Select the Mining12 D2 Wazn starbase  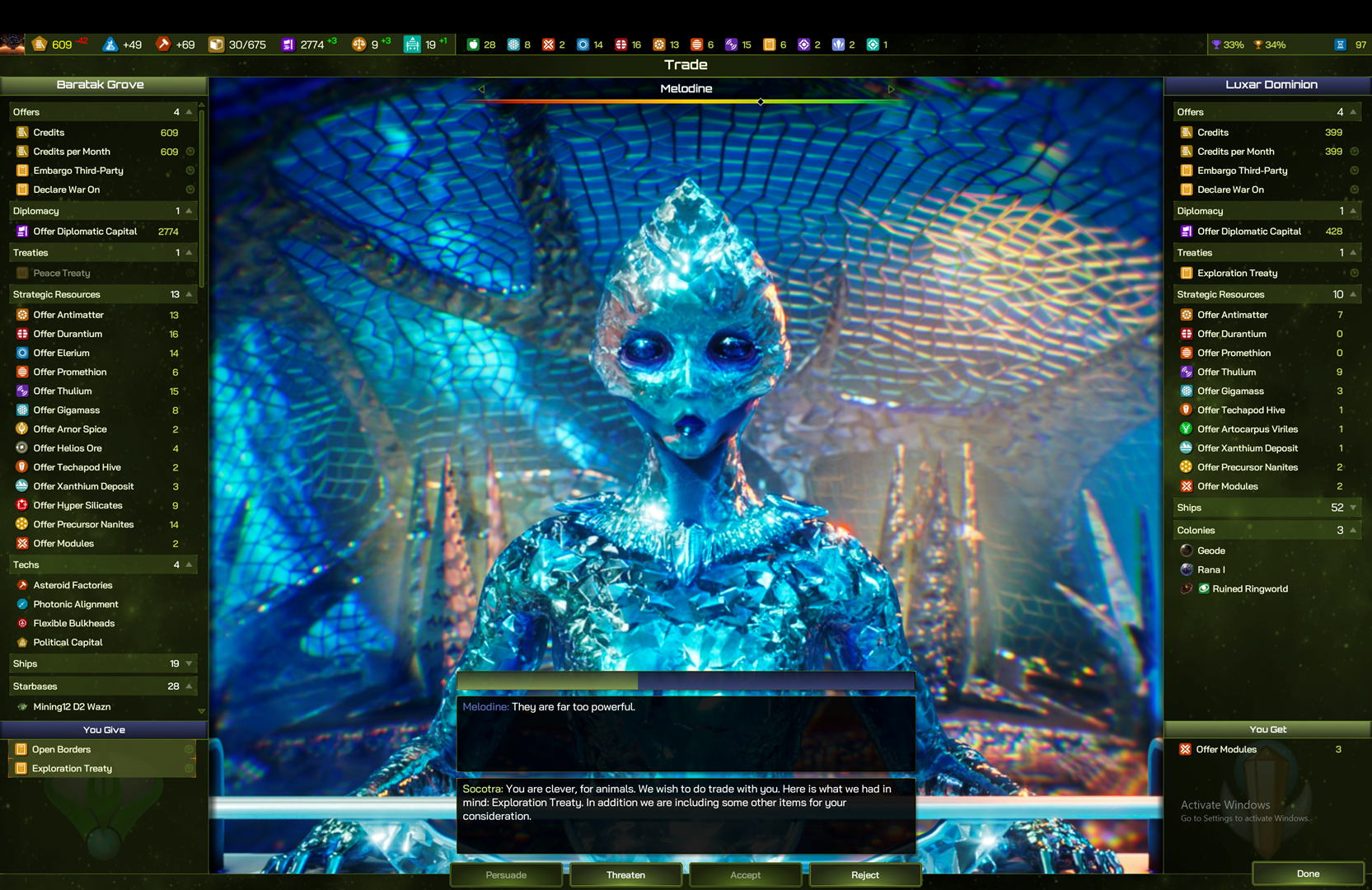tap(72, 706)
